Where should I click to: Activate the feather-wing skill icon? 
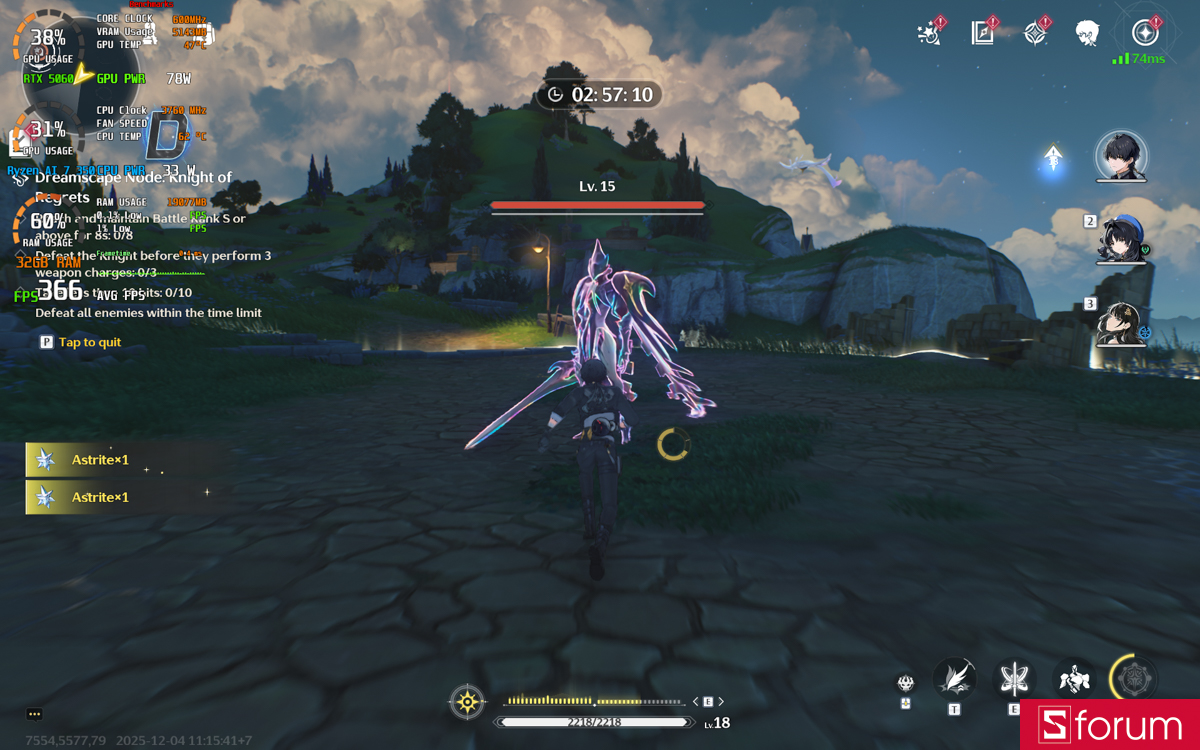954,679
